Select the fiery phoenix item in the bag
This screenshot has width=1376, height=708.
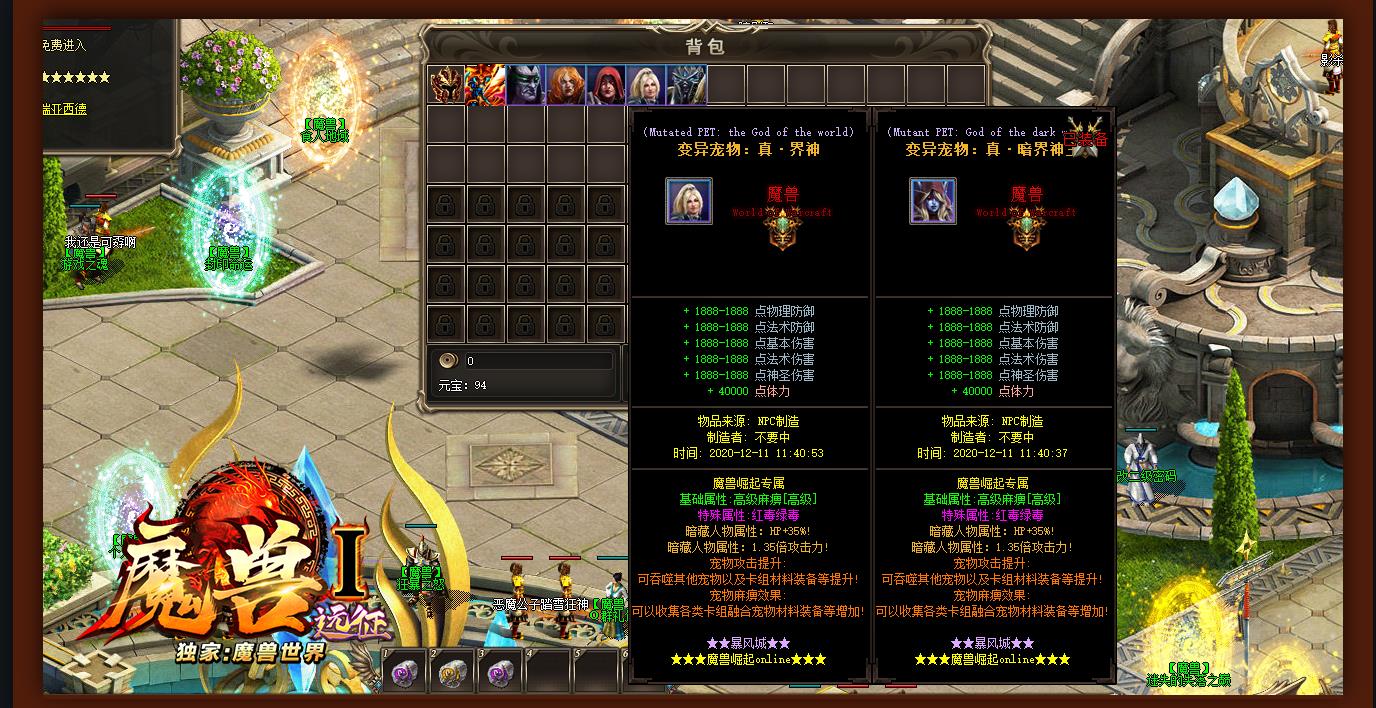486,85
